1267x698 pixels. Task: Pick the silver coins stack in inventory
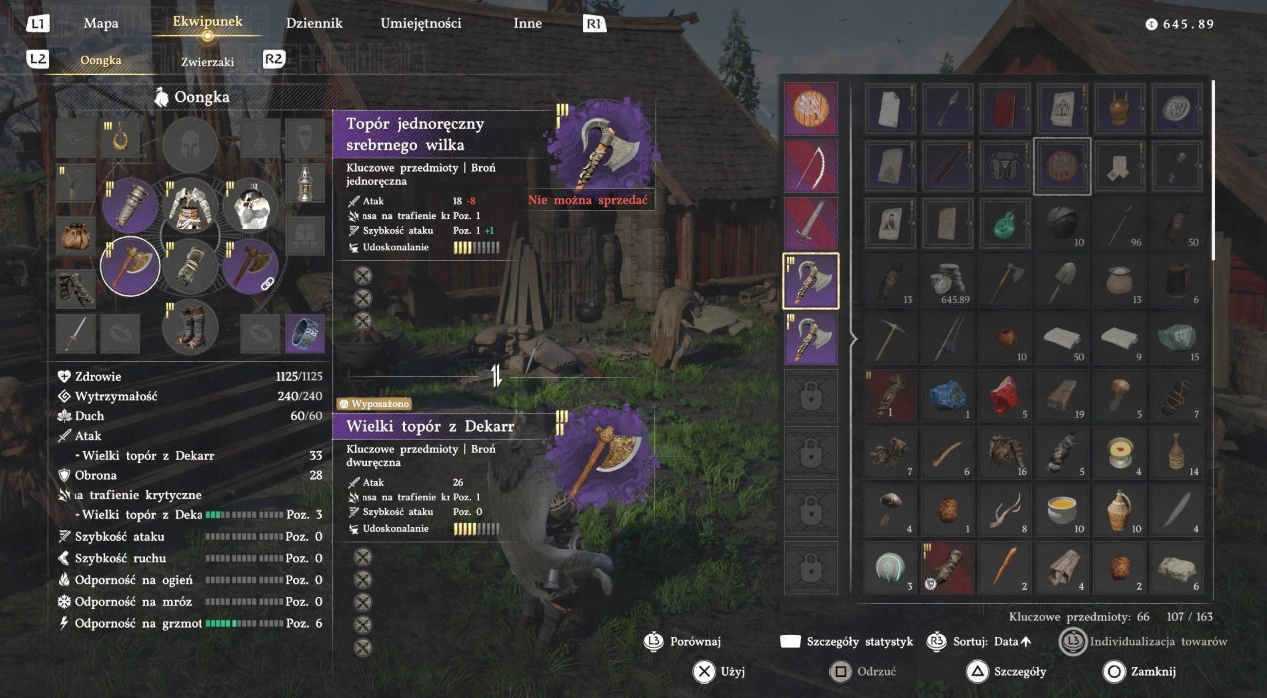point(946,280)
